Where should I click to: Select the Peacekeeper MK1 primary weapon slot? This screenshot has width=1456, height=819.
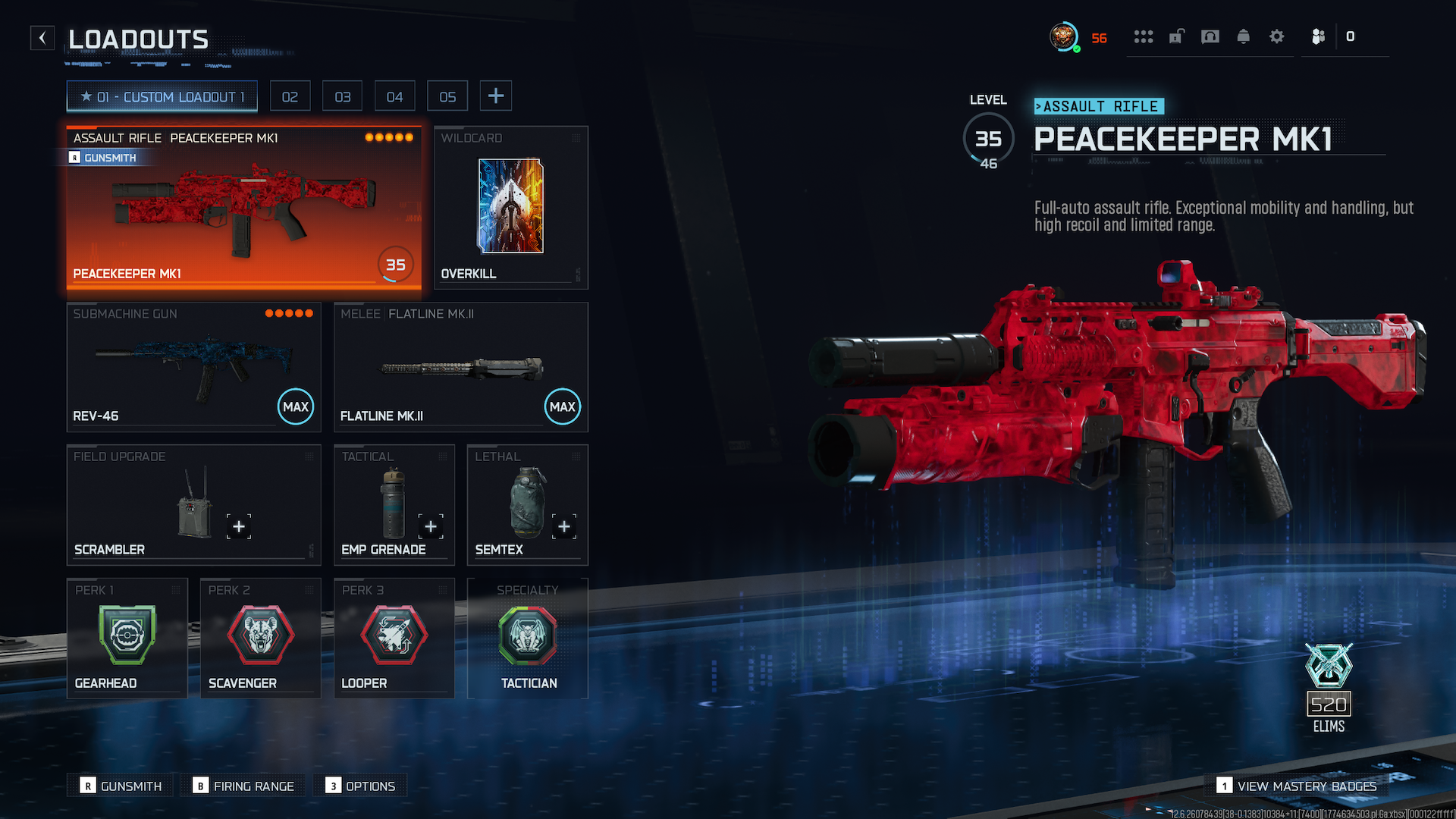click(x=243, y=207)
